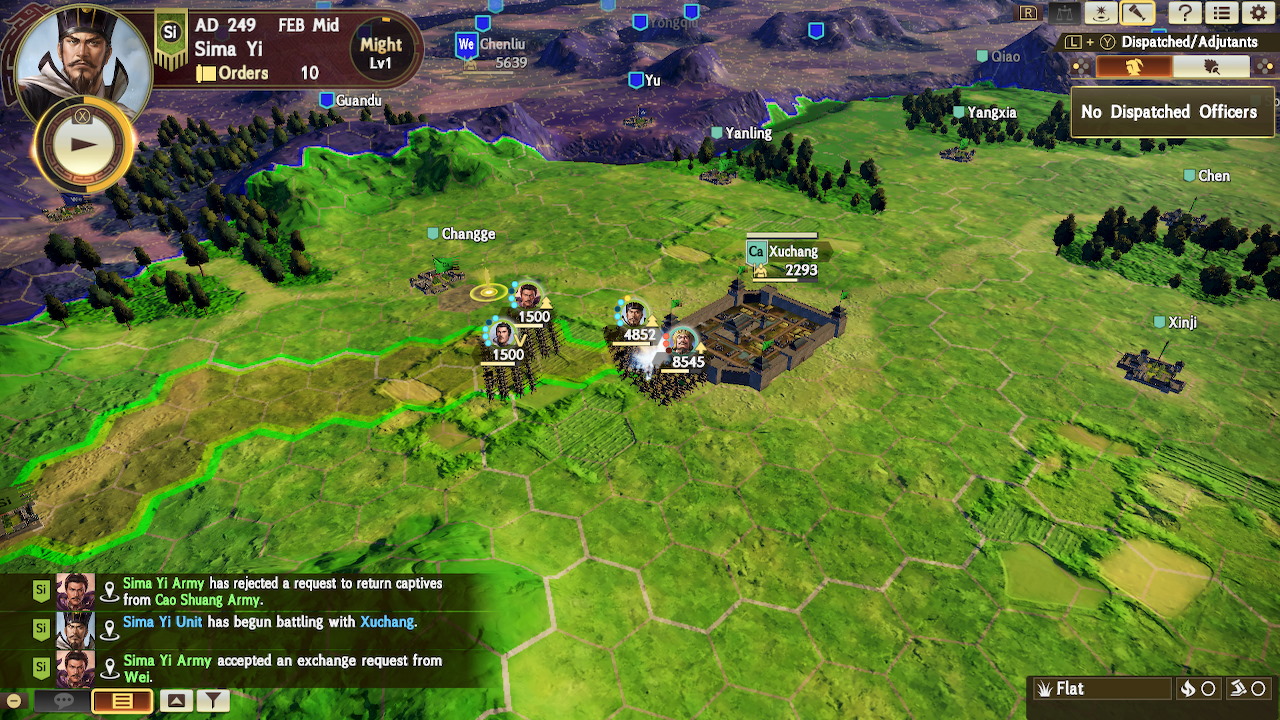The height and width of the screenshot is (720, 1280).
Task: Expand the log panel with up arrow
Action: point(176,700)
